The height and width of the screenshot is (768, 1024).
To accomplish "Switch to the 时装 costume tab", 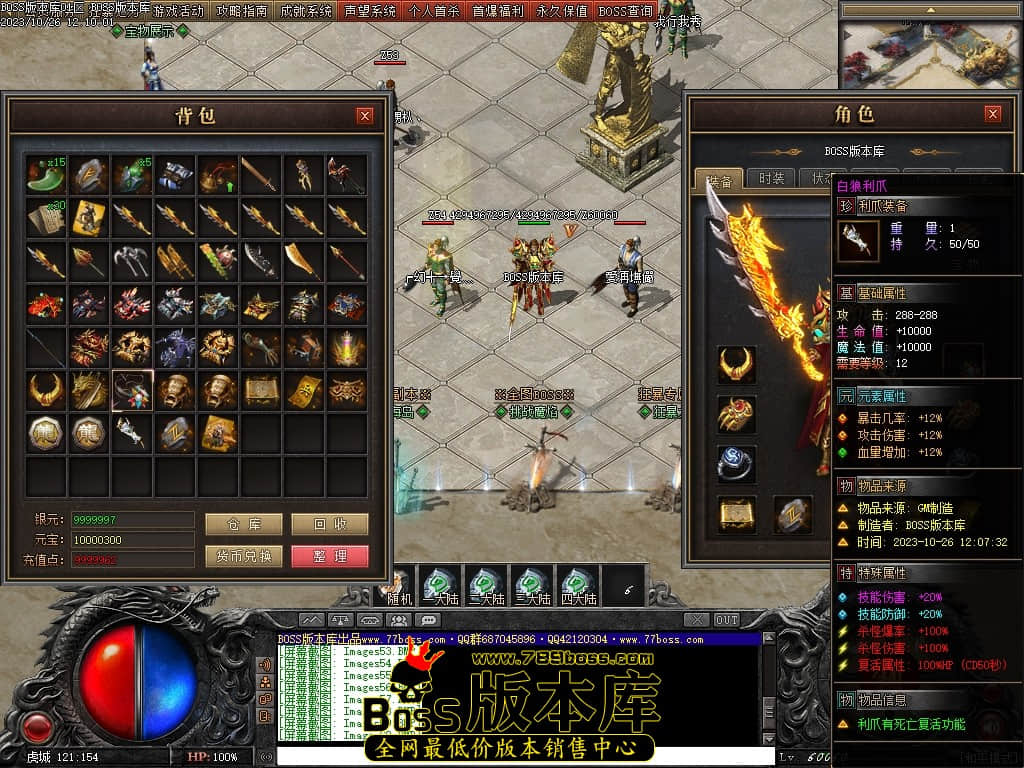I will click(x=771, y=179).
